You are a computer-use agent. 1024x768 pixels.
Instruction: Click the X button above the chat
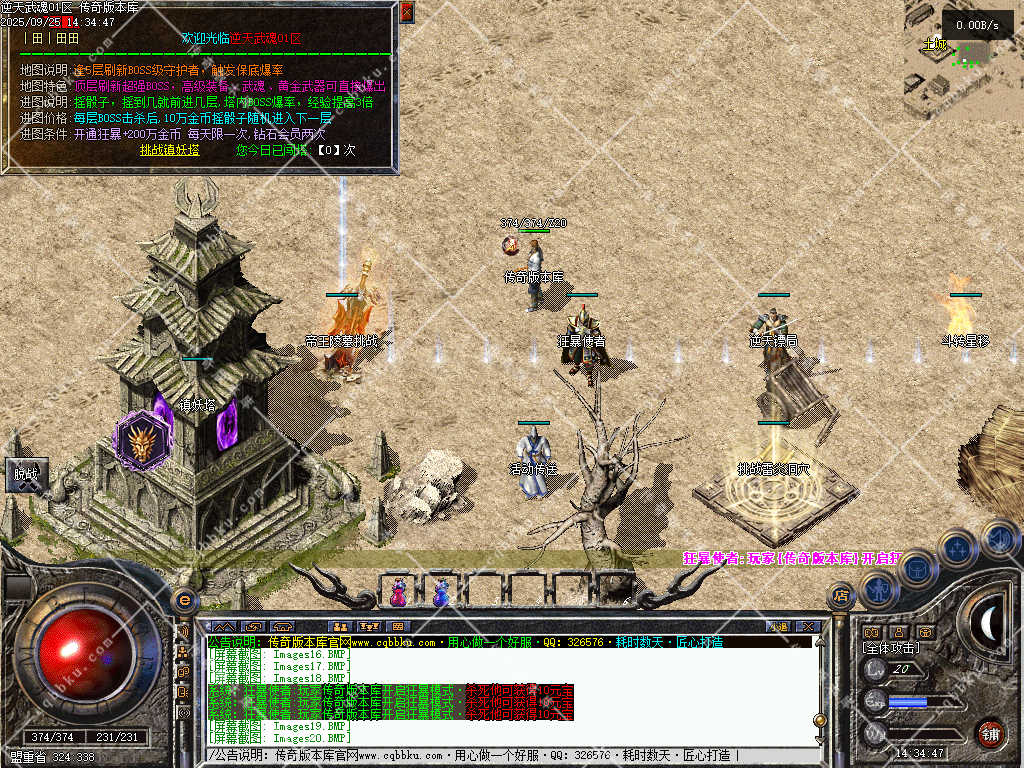coord(808,627)
